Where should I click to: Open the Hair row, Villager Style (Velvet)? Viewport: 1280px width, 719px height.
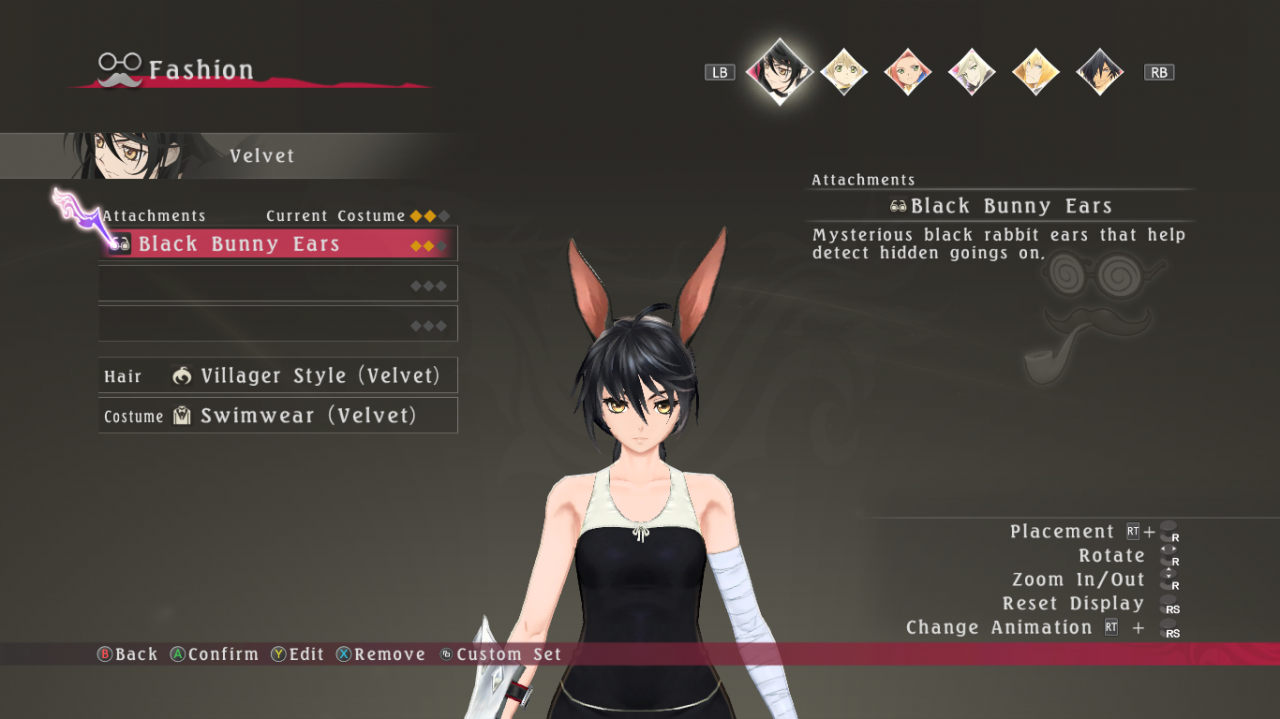[x=277, y=376]
